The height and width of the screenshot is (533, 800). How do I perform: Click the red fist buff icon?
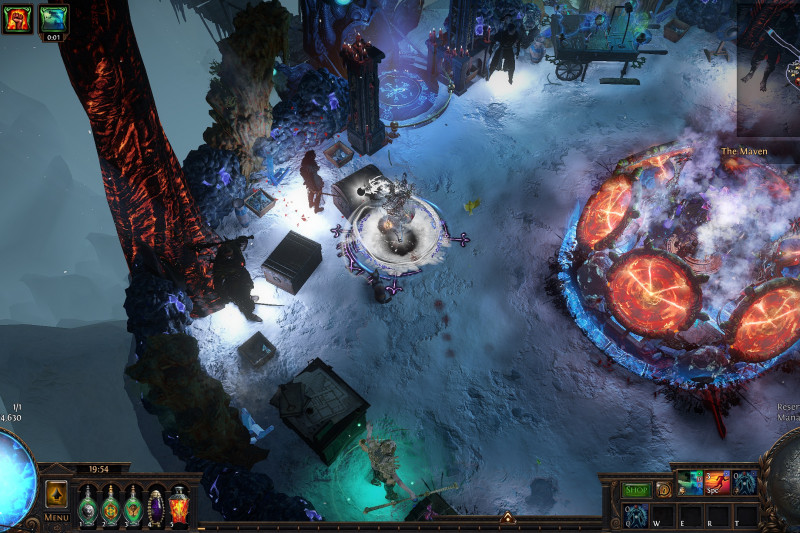click(17, 18)
